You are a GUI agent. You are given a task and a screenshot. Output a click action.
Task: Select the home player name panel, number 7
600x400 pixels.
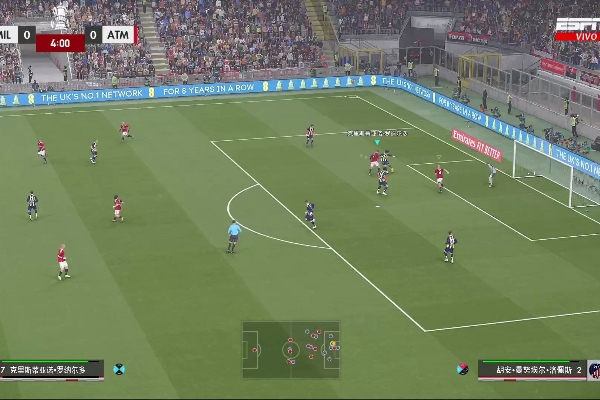point(52,370)
